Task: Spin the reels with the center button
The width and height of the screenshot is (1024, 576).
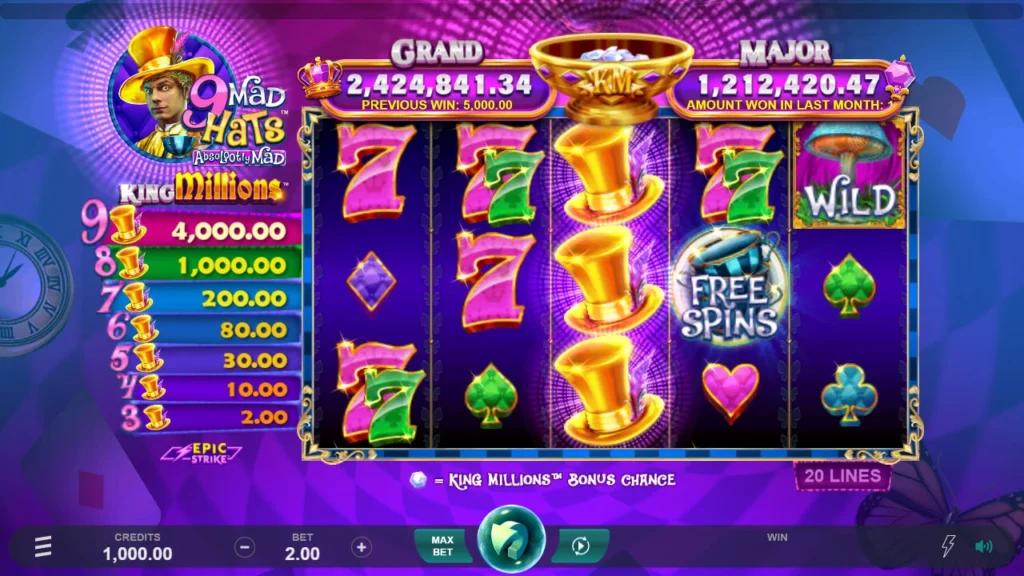Action: point(511,545)
